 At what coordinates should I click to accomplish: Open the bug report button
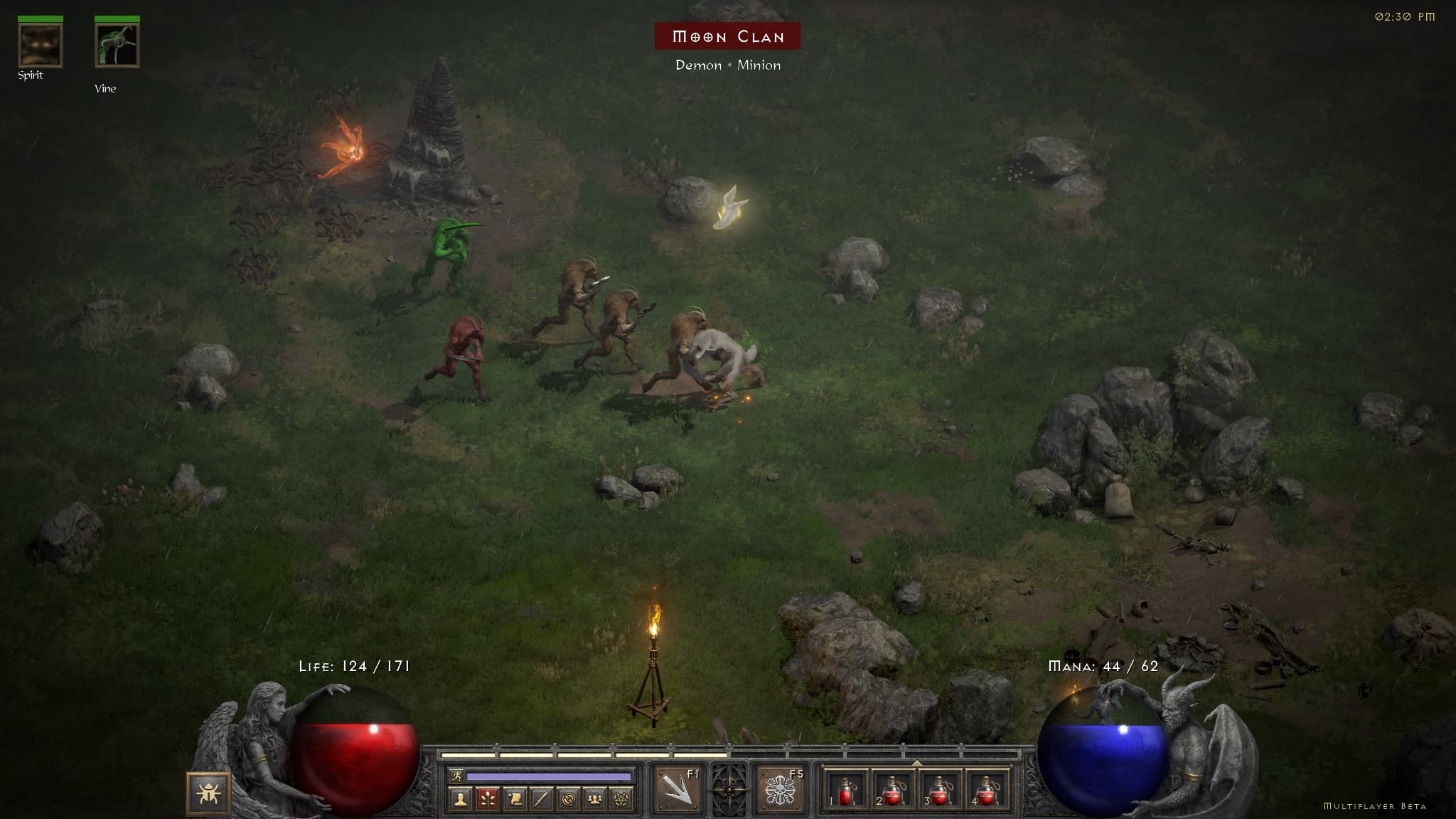[209, 793]
